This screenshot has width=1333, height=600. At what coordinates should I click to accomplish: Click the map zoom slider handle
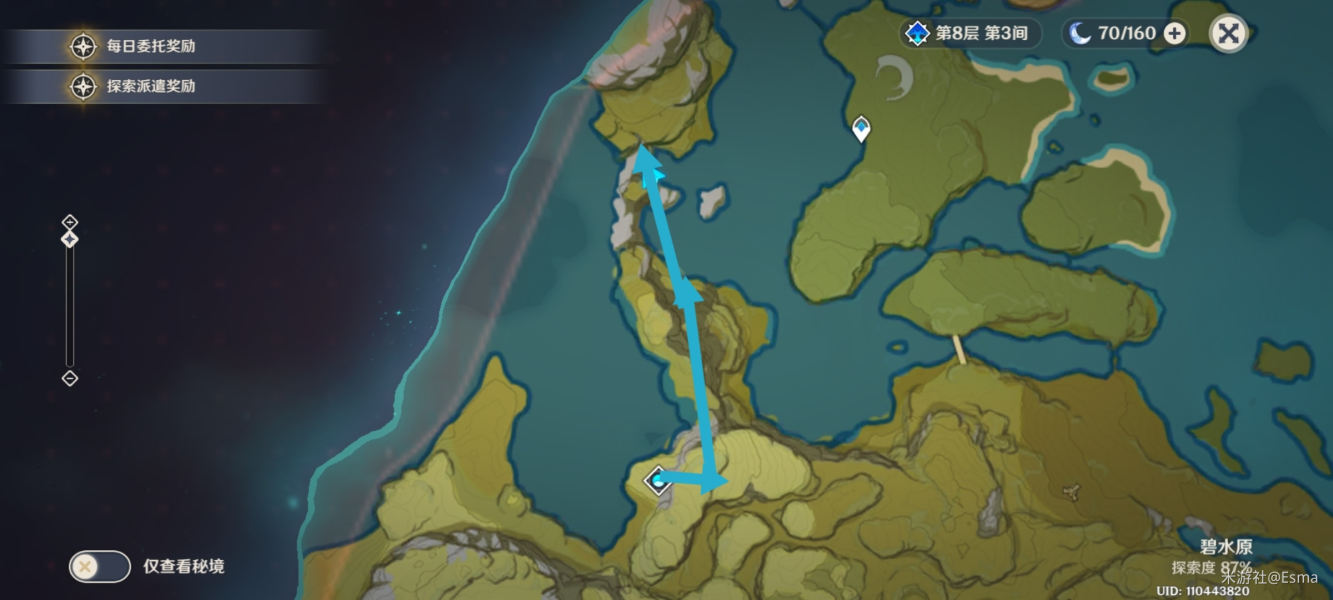point(70,239)
